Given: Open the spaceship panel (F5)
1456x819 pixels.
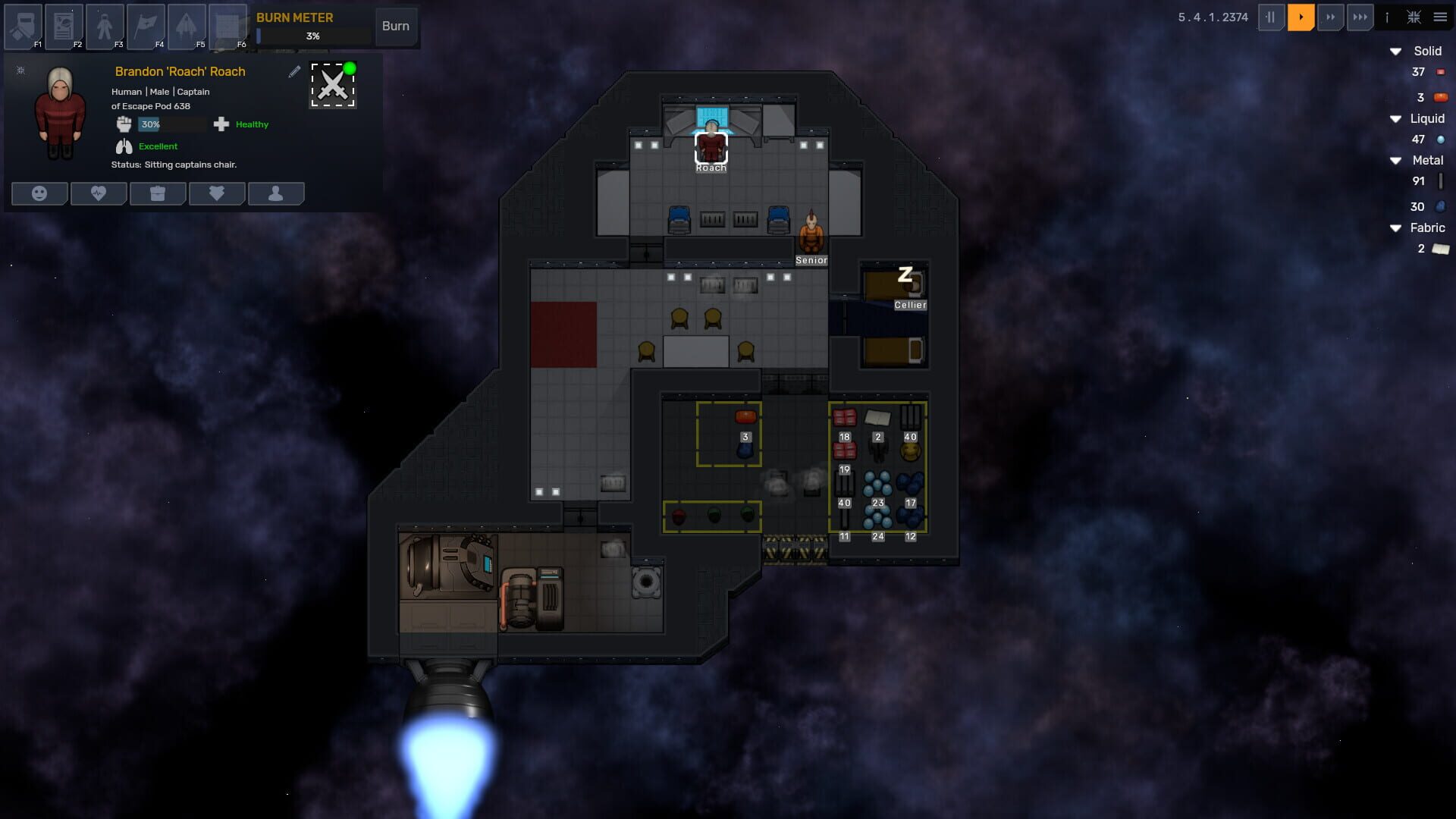Looking at the screenshot, I should tap(187, 27).
